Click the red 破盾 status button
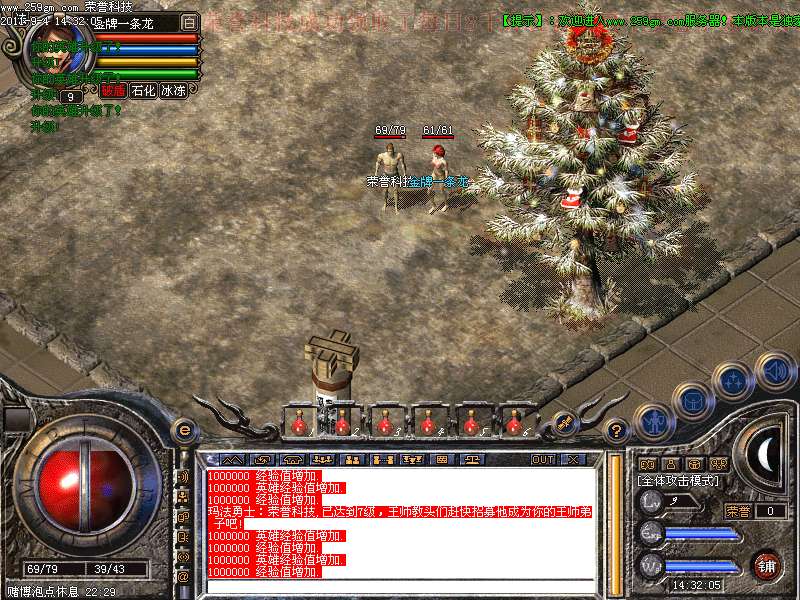 click(112, 90)
